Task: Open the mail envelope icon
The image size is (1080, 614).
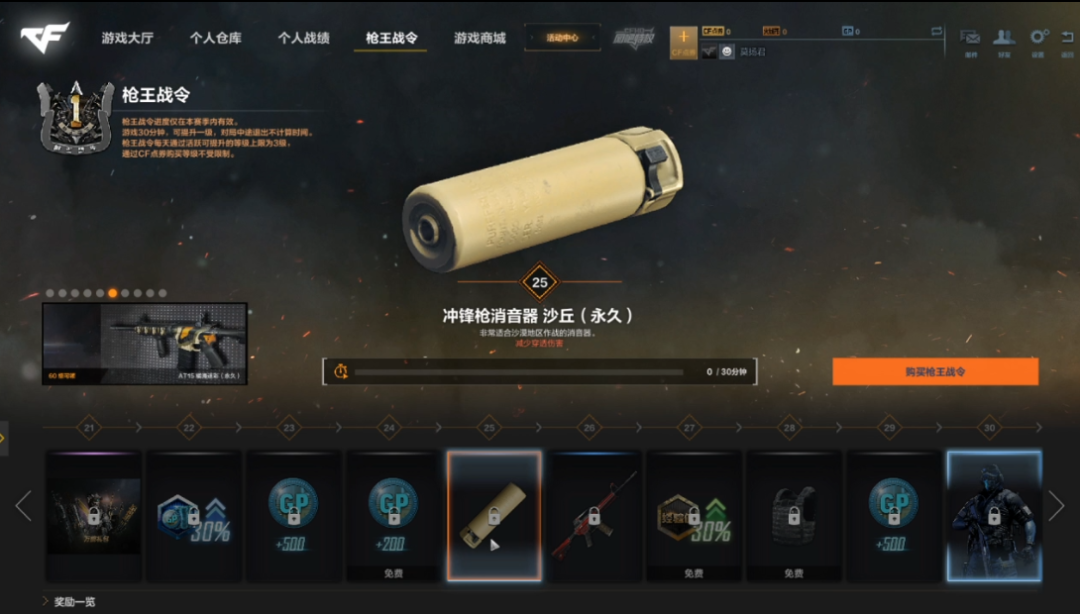Action: pos(970,39)
